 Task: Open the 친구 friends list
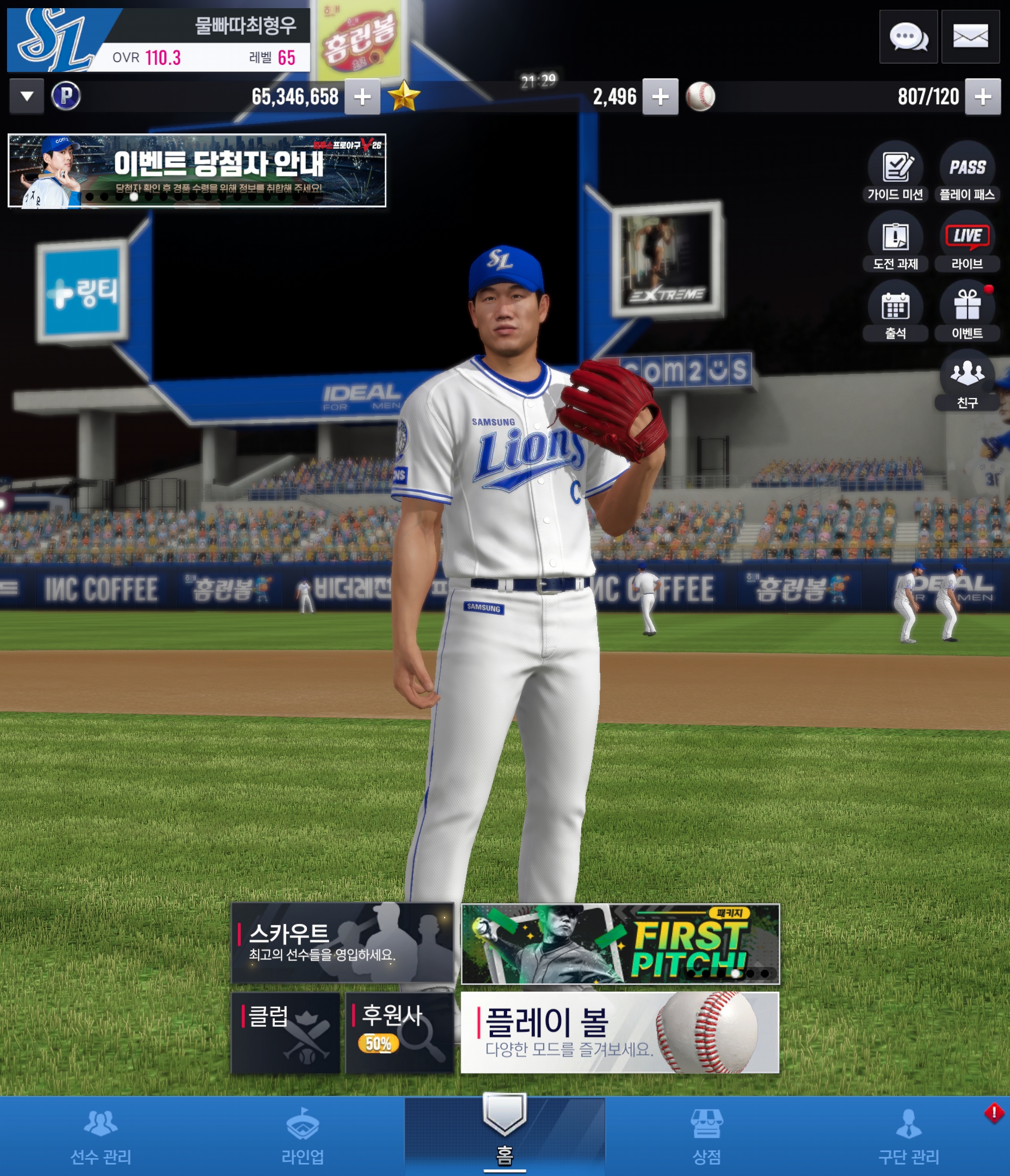pos(967,380)
